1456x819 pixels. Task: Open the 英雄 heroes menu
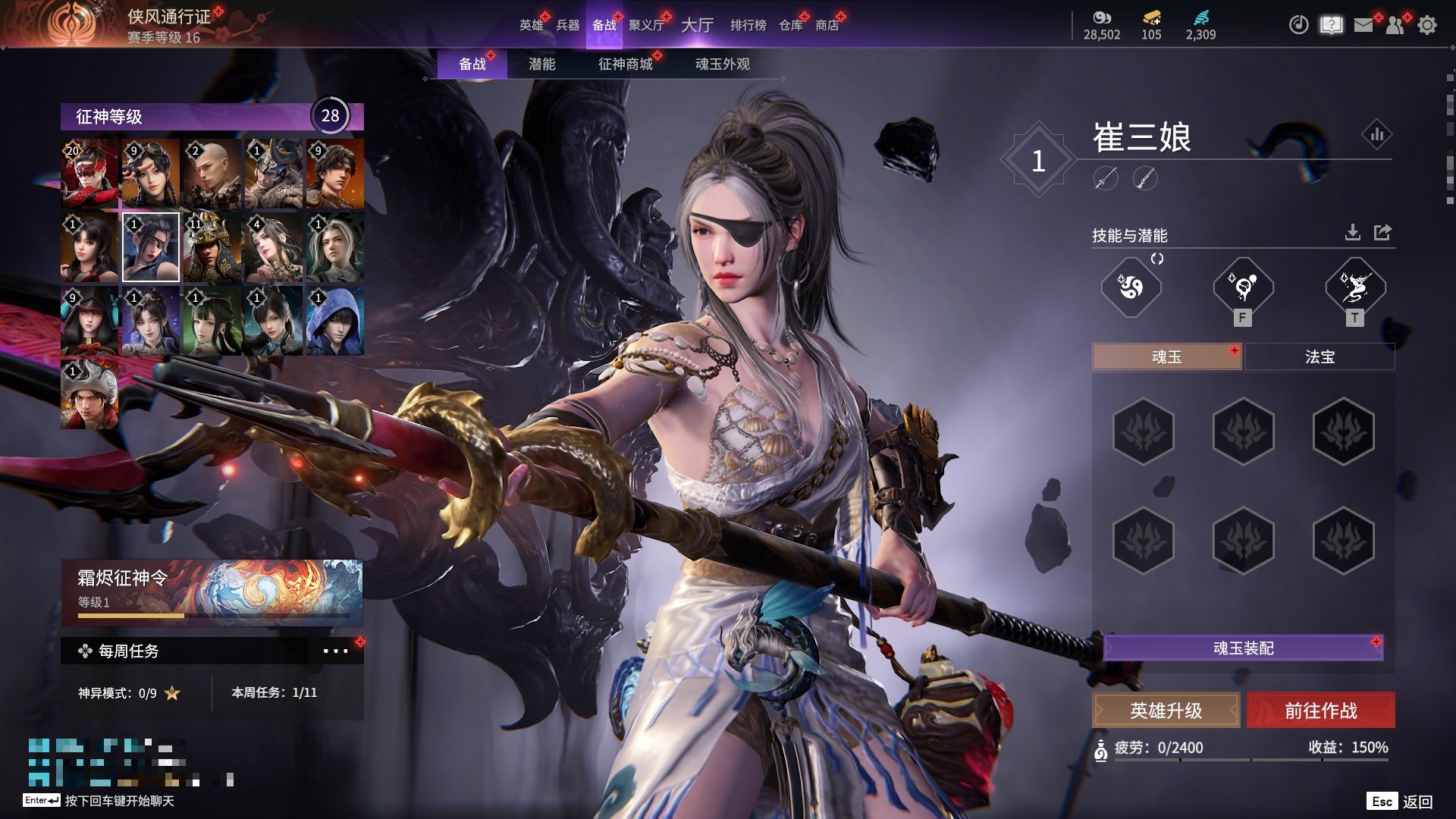click(x=531, y=25)
